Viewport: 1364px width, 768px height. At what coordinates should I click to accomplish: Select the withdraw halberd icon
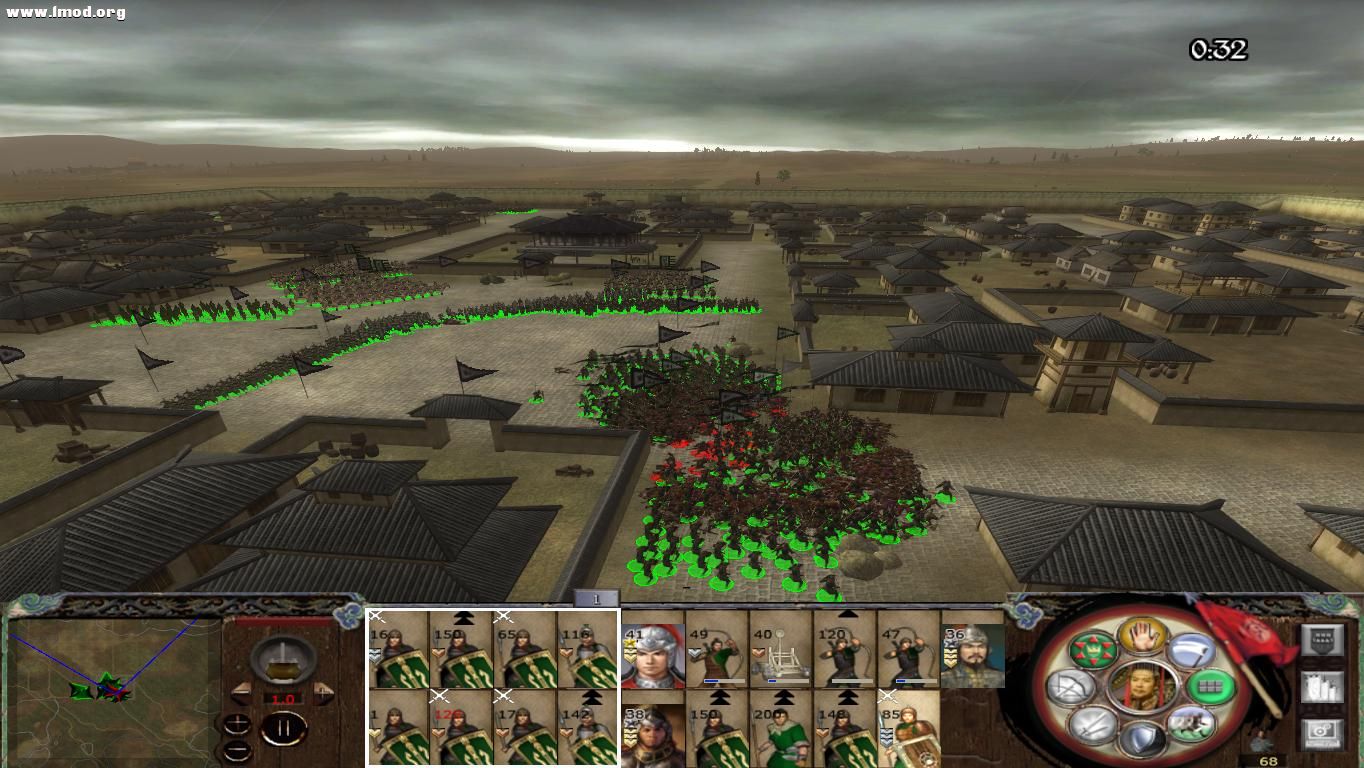(x=1192, y=653)
